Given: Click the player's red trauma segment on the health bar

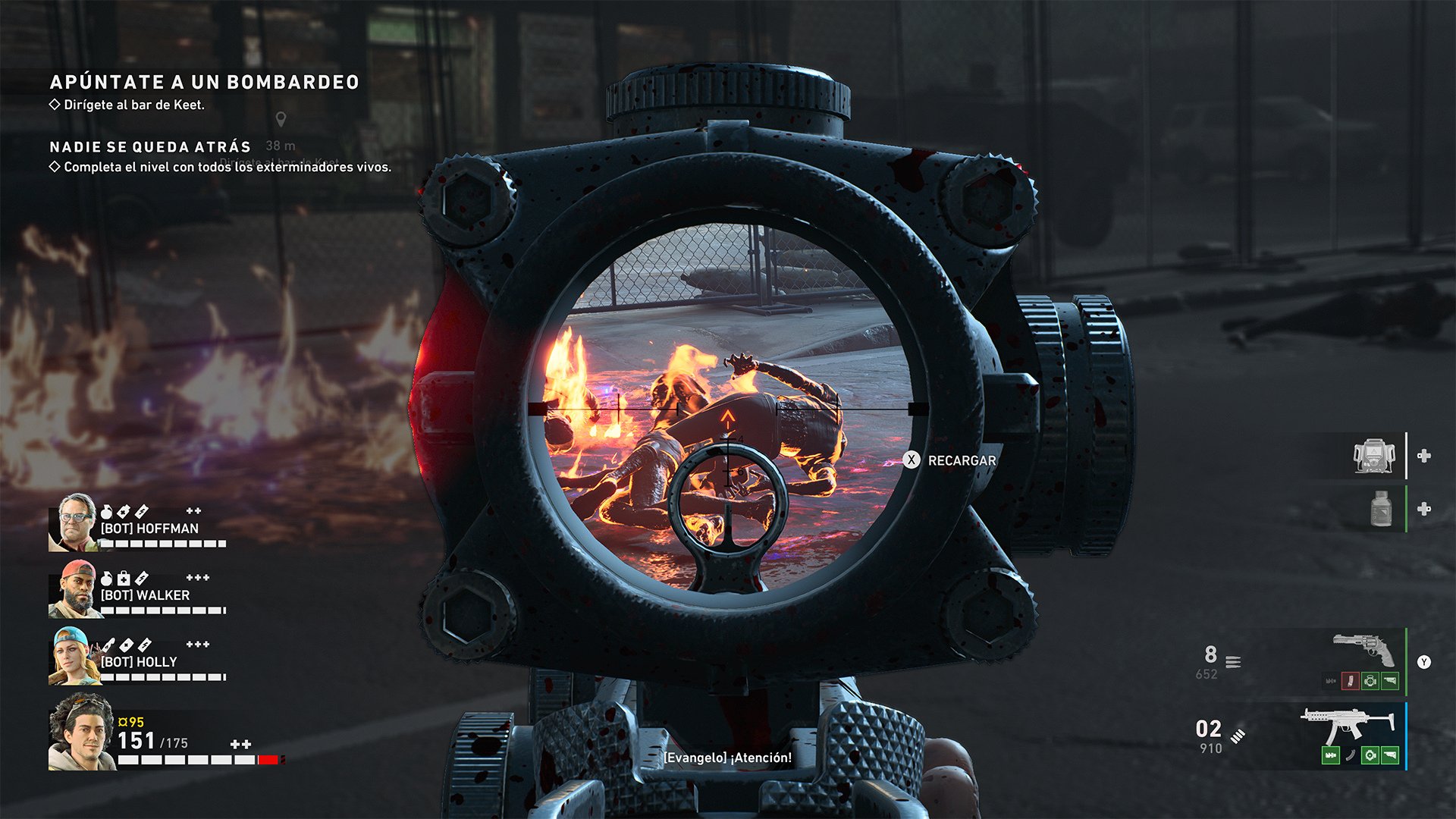Looking at the screenshot, I should (x=268, y=758).
